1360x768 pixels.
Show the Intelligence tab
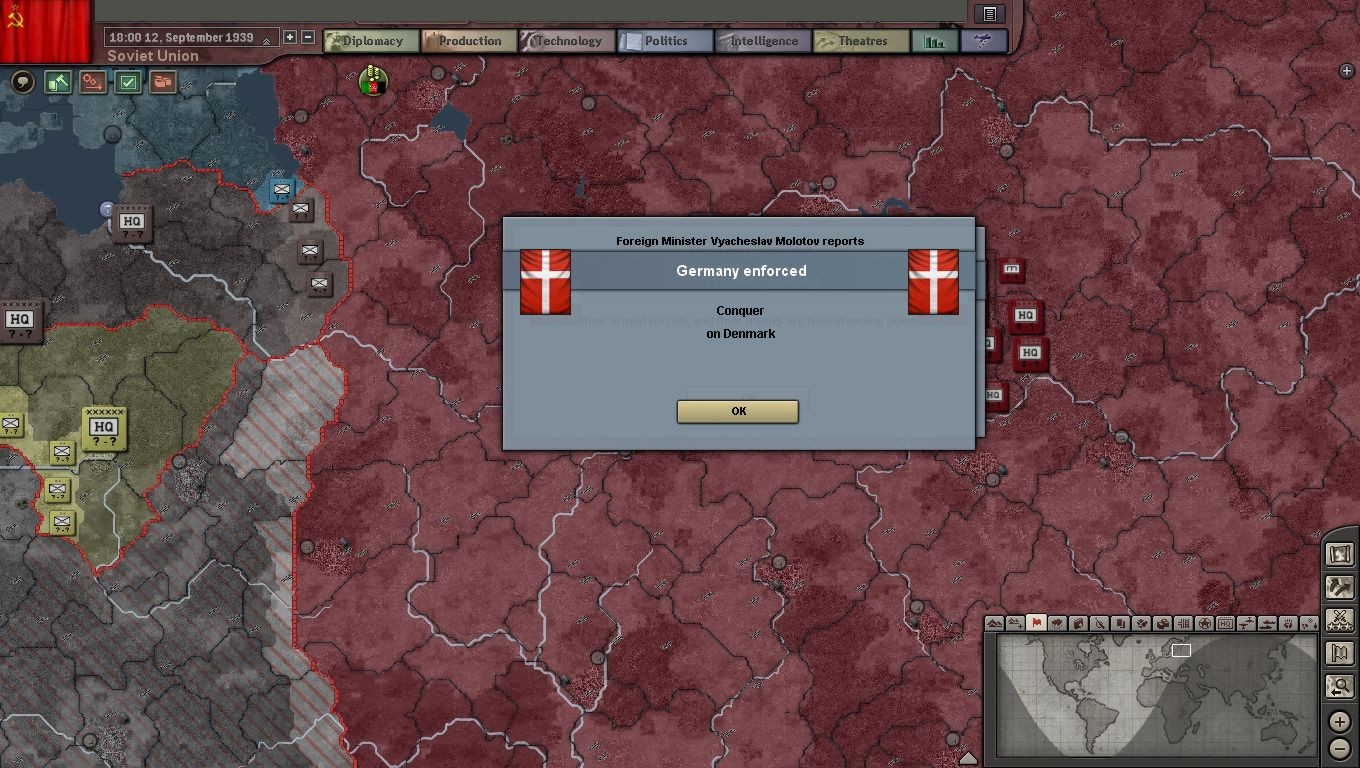[762, 41]
